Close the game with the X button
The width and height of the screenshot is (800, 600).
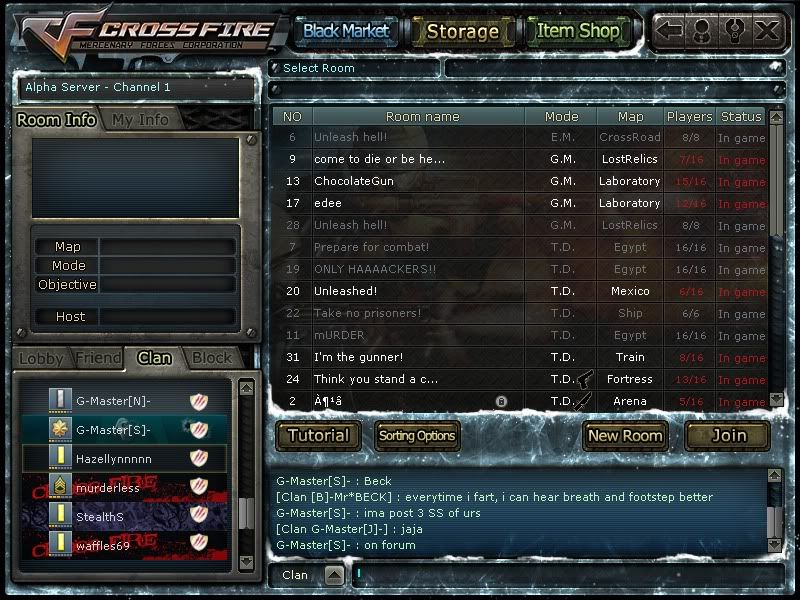pos(767,30)
